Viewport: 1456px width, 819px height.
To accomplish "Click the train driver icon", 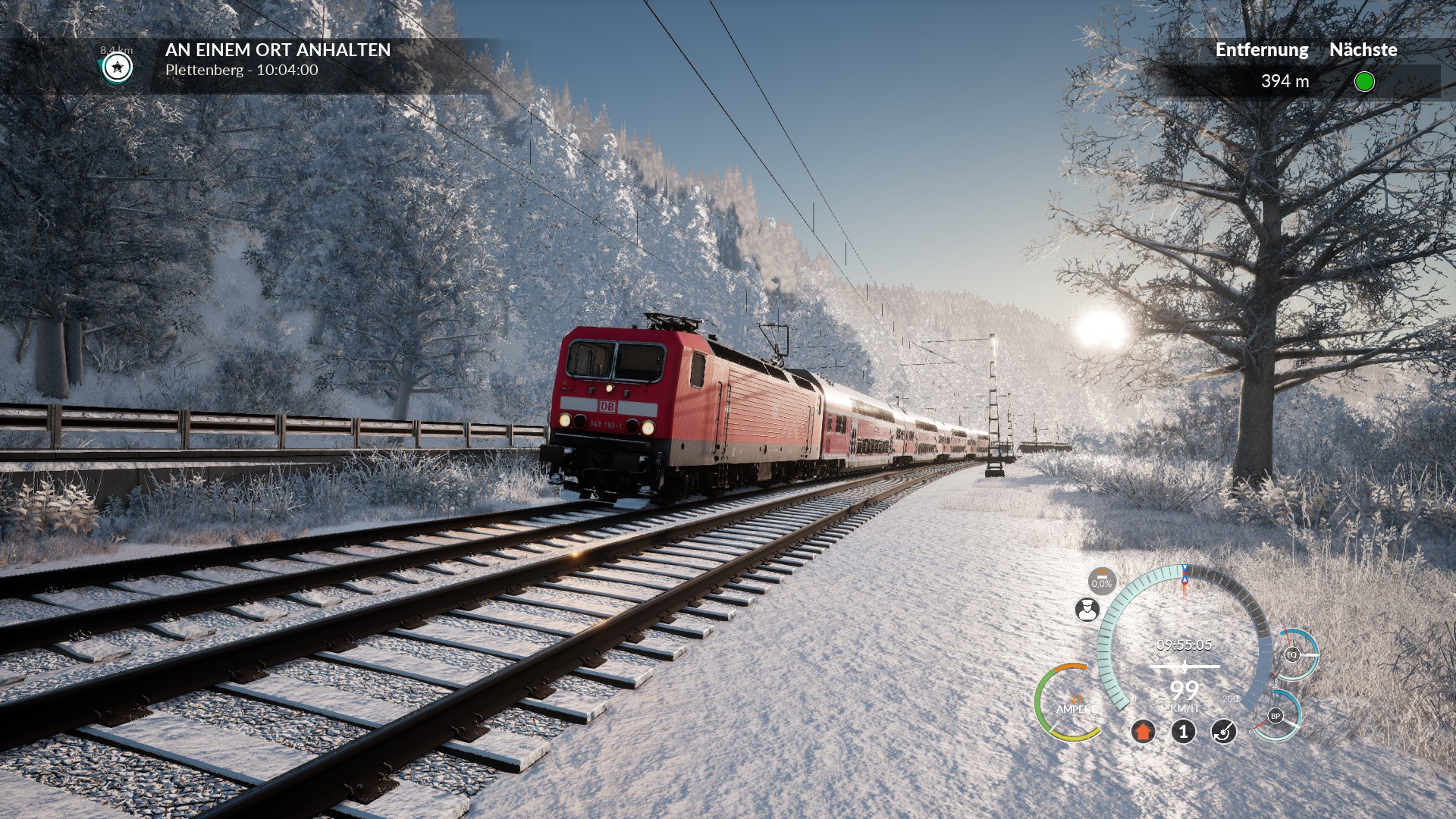I will (1087, 610).
